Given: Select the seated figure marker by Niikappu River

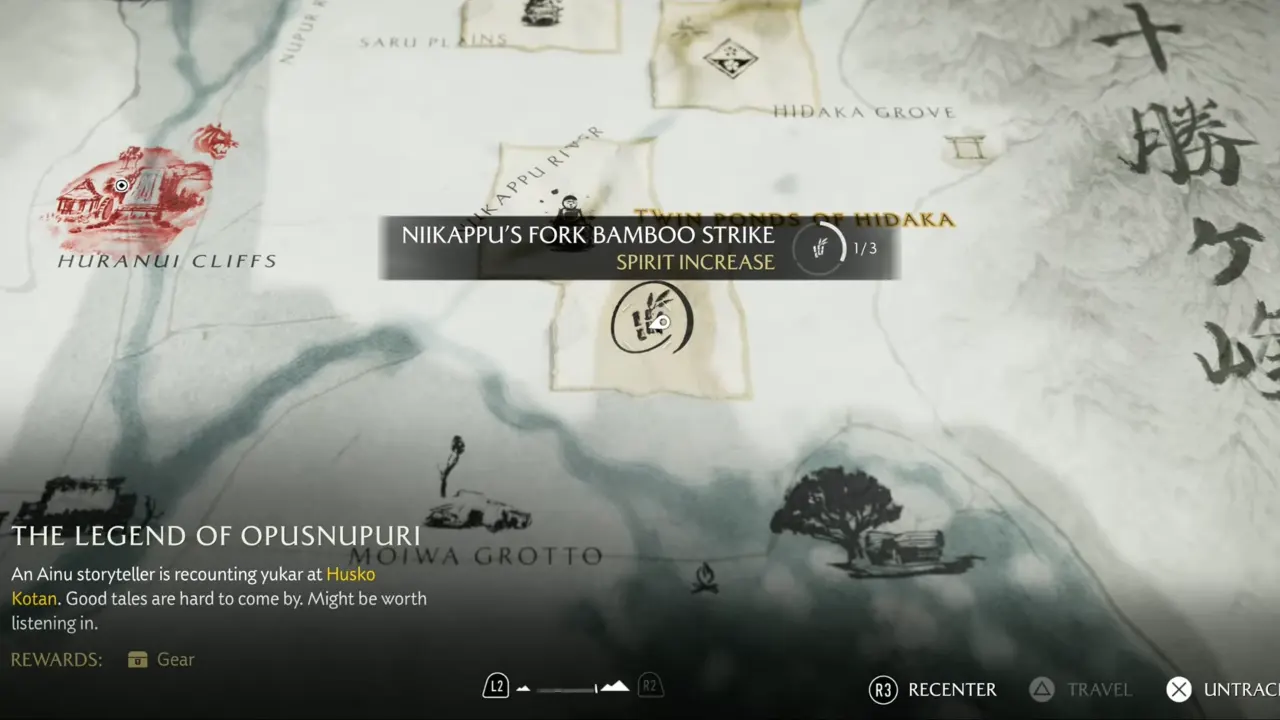Looking at the screenshot, I should (569, 210).
